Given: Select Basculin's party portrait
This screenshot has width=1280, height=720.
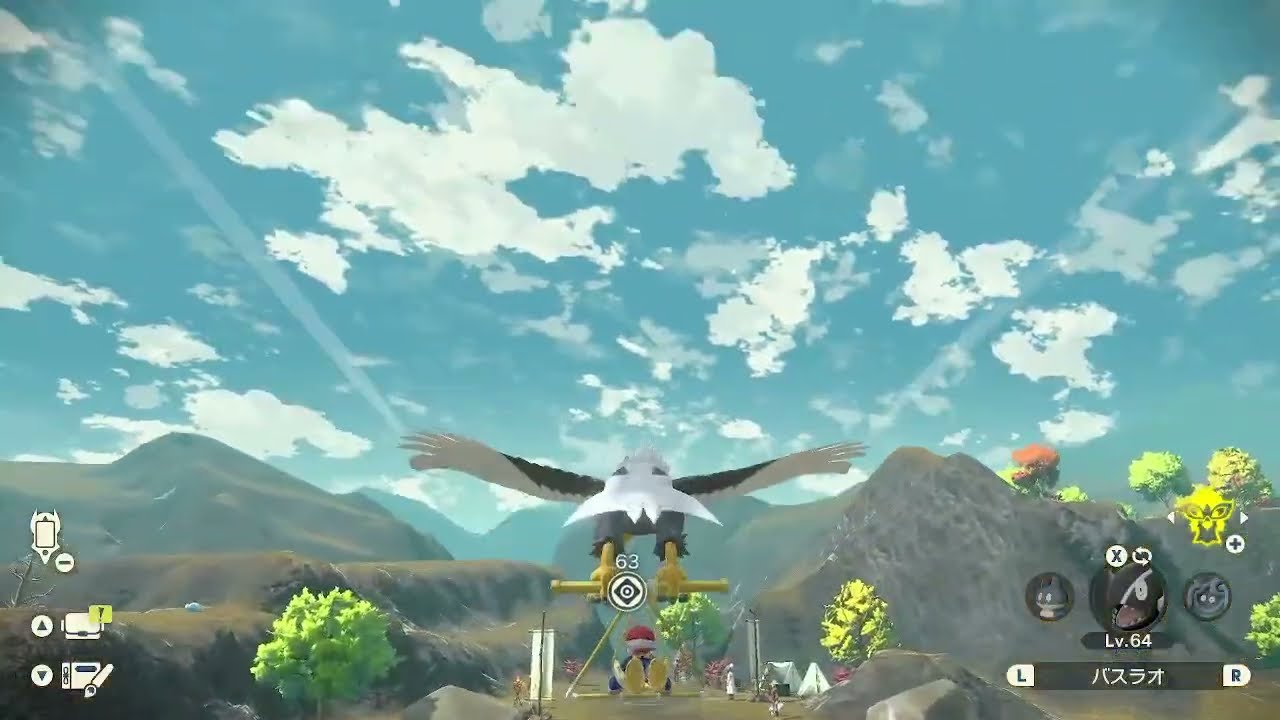Looking at the screenshot, I should 1128,595.
